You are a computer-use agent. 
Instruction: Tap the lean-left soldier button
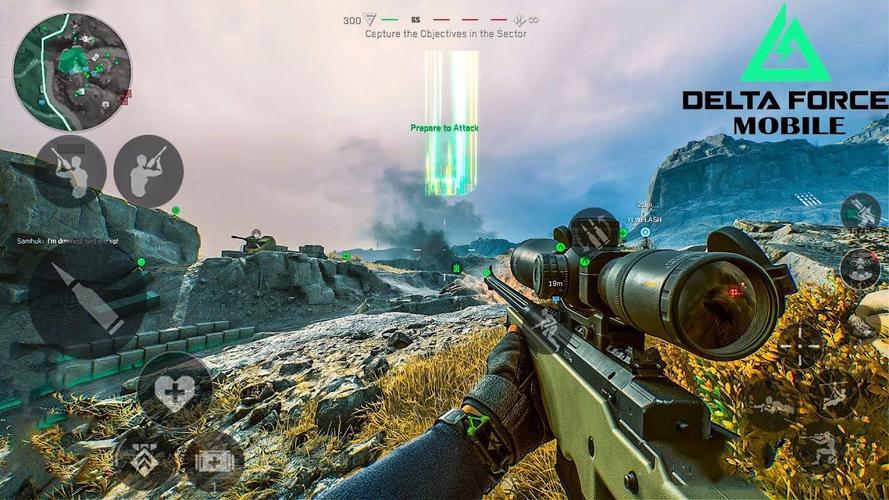[x=71, y=171]
